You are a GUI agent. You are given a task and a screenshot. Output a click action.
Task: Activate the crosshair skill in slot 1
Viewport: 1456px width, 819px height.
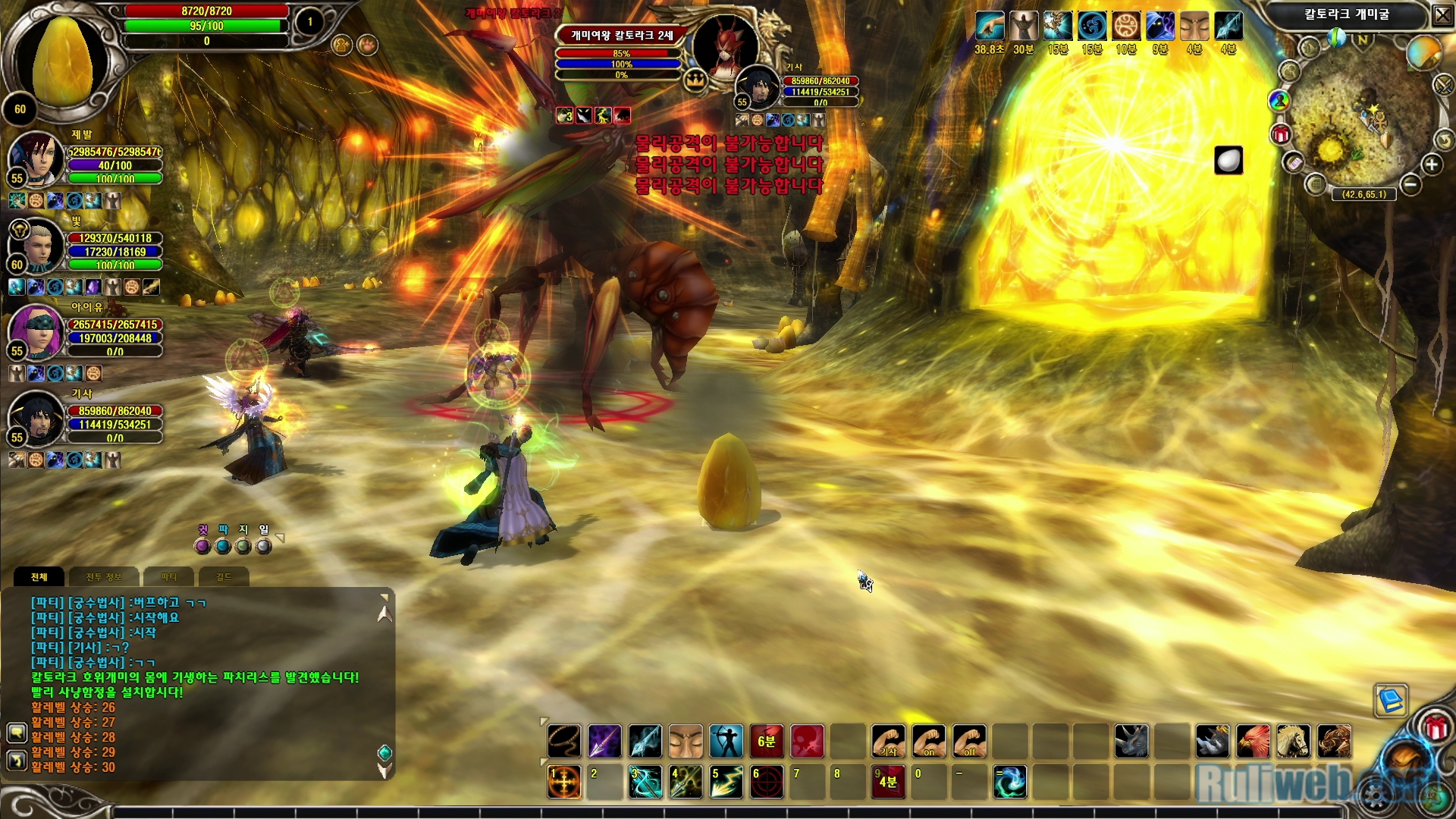(x=564, y=782)
